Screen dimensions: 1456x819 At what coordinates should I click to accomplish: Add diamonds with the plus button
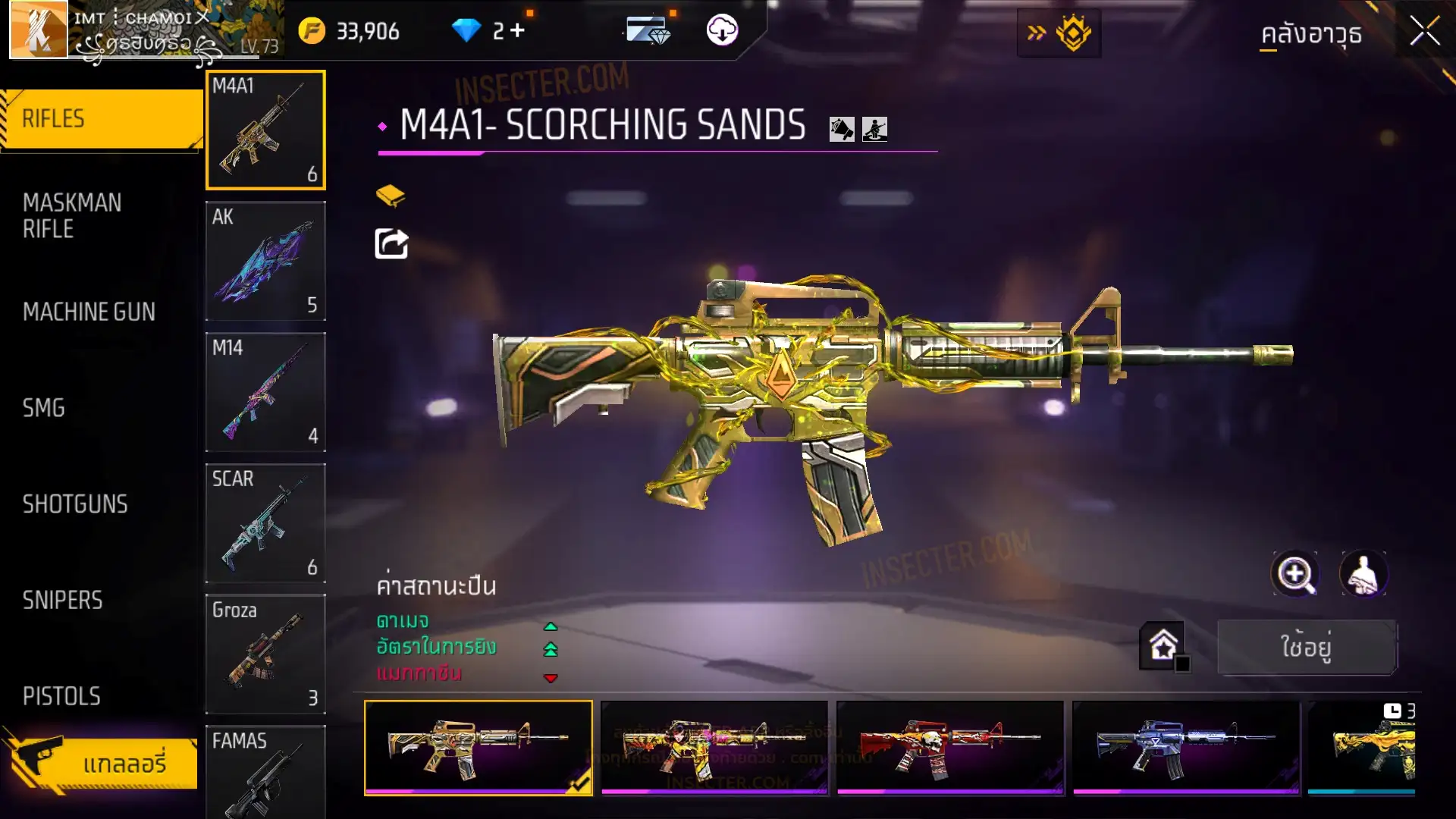[517, 30]
